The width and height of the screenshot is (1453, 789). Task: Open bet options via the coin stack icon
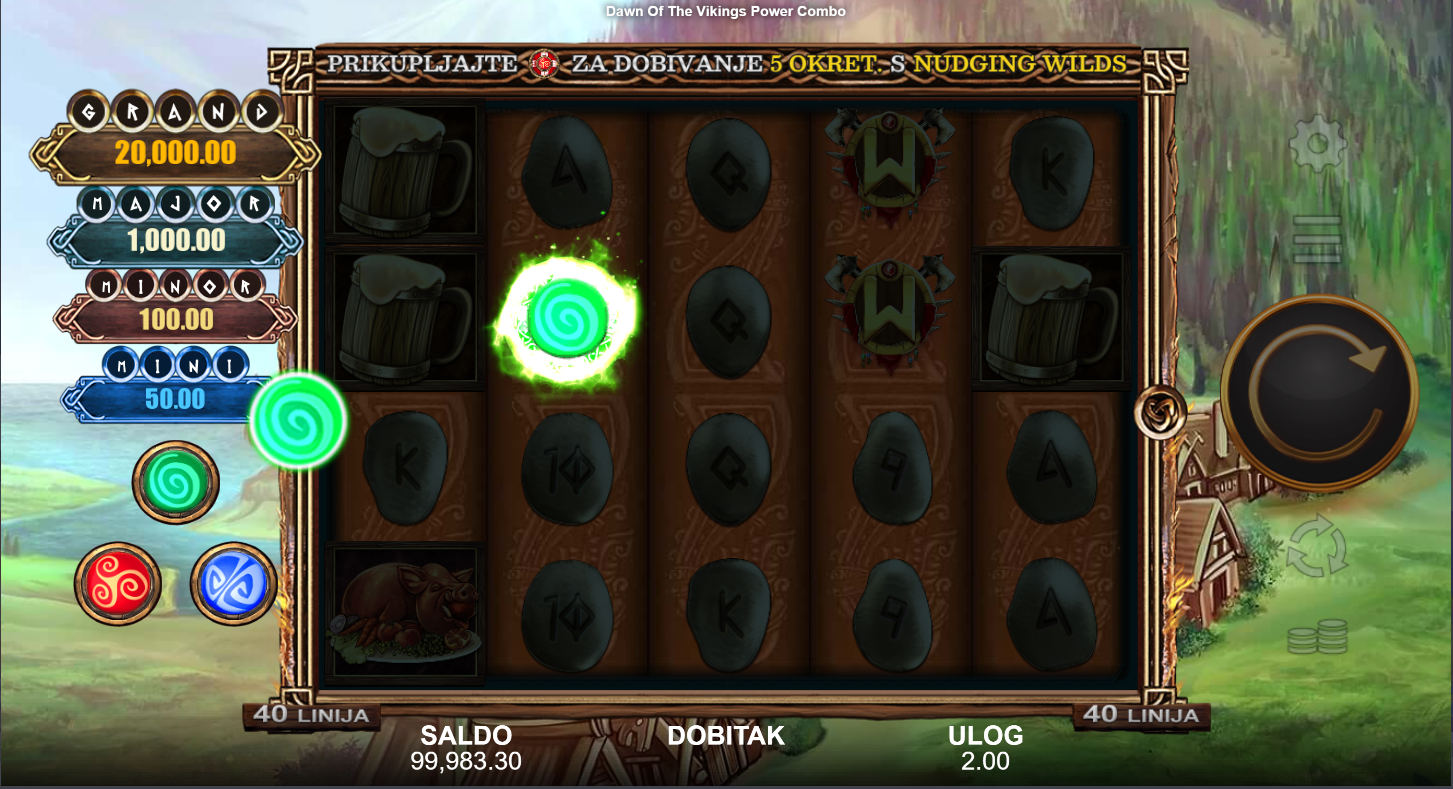click(x=1317, y=637)
